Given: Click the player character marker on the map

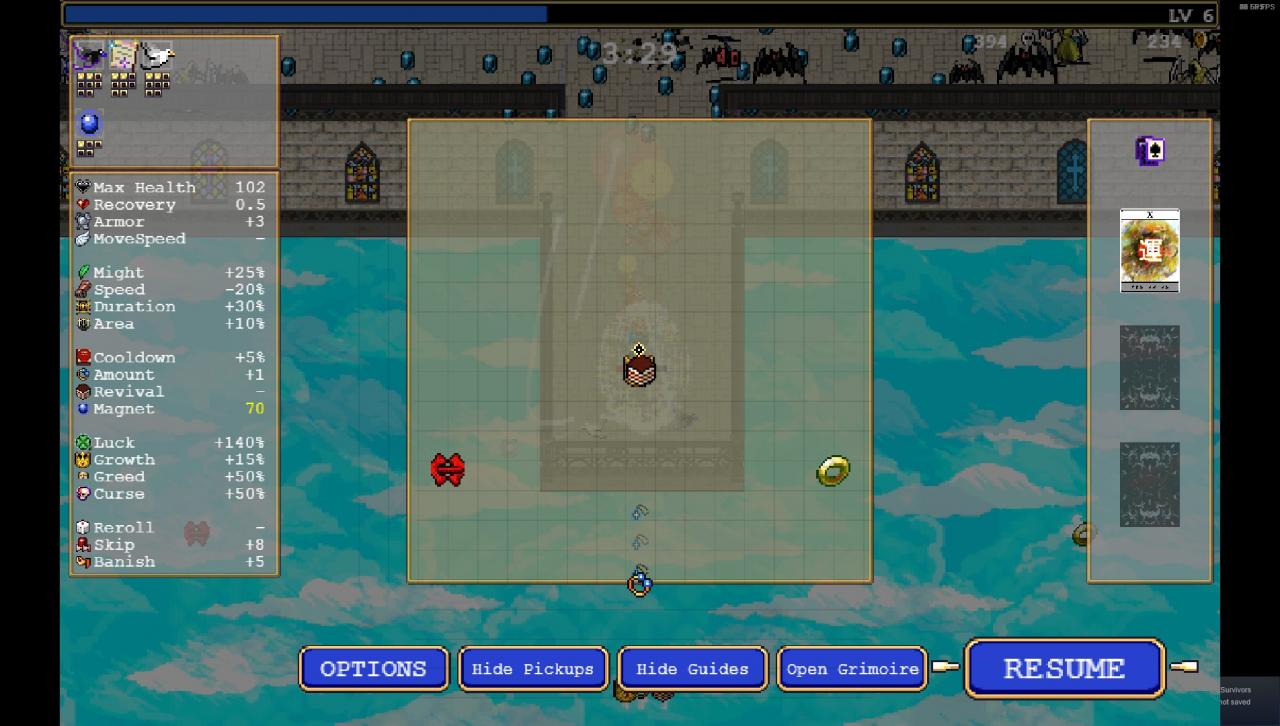Looking at the screenshot, I should point(639,368).
